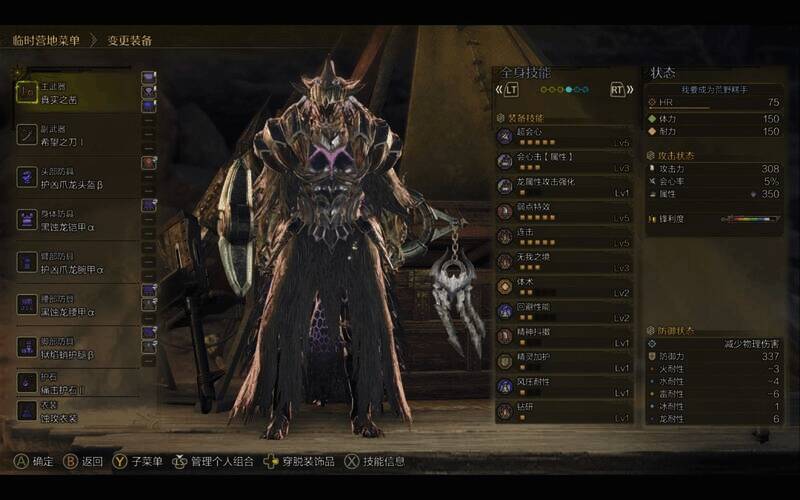Select the main weapon slot 真实之羞
The height and width of the screenshot is (500, 800).
click(x=78, y=92)
